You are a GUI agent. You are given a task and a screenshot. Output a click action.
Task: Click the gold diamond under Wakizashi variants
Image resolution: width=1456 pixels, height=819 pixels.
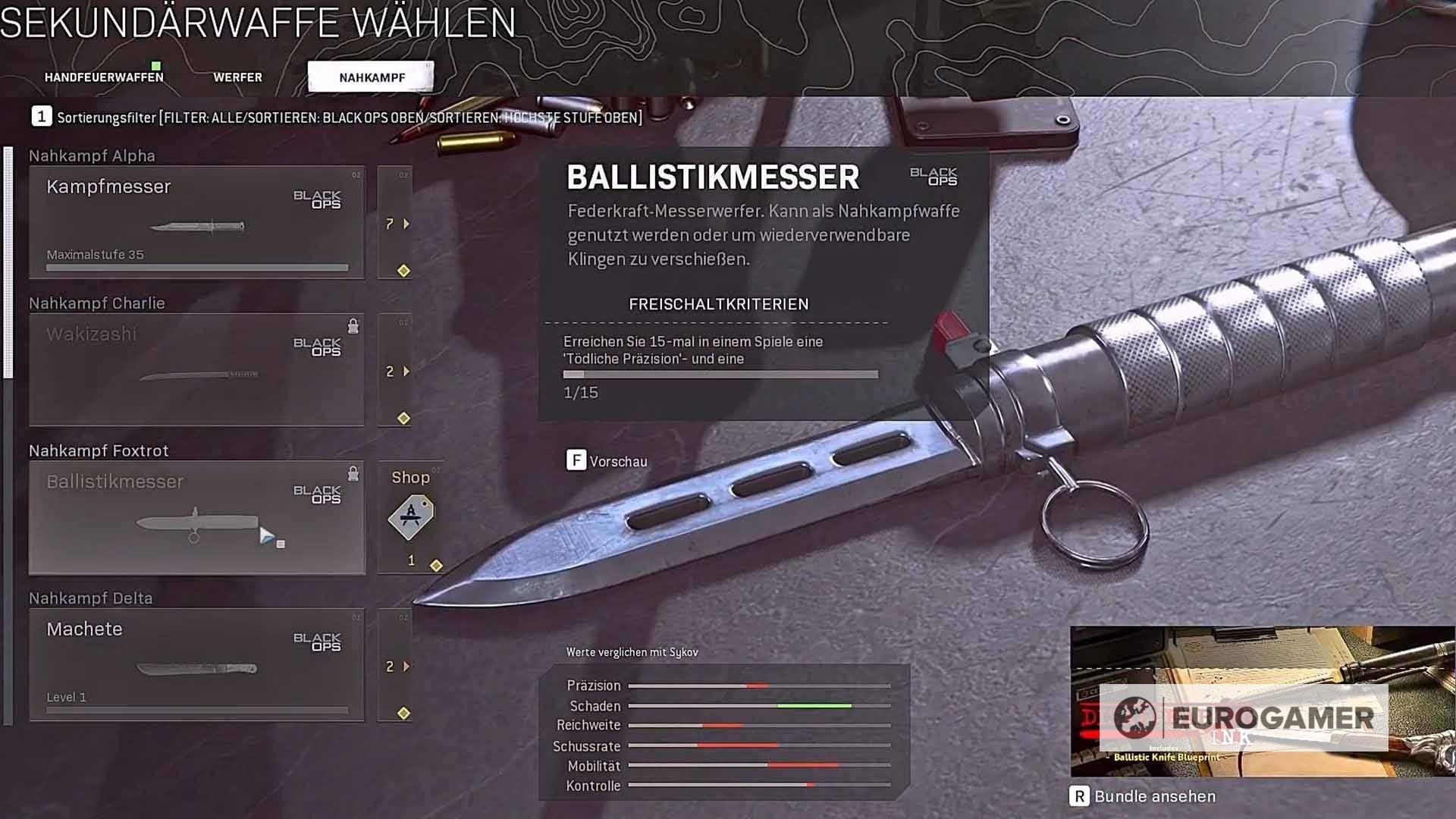pos(403,417)
